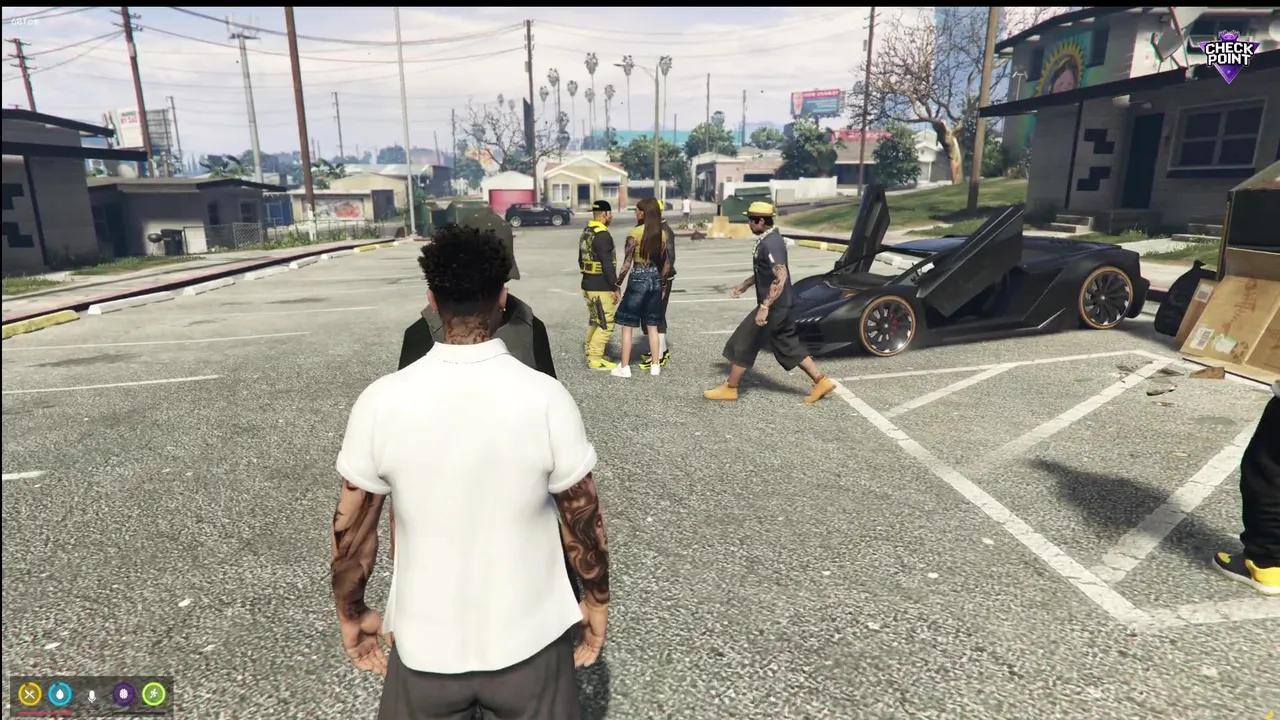Select the blue thirst water-drop HUD icon
This screenshot has width=1280, height=720.
click(x=60, y=694)
